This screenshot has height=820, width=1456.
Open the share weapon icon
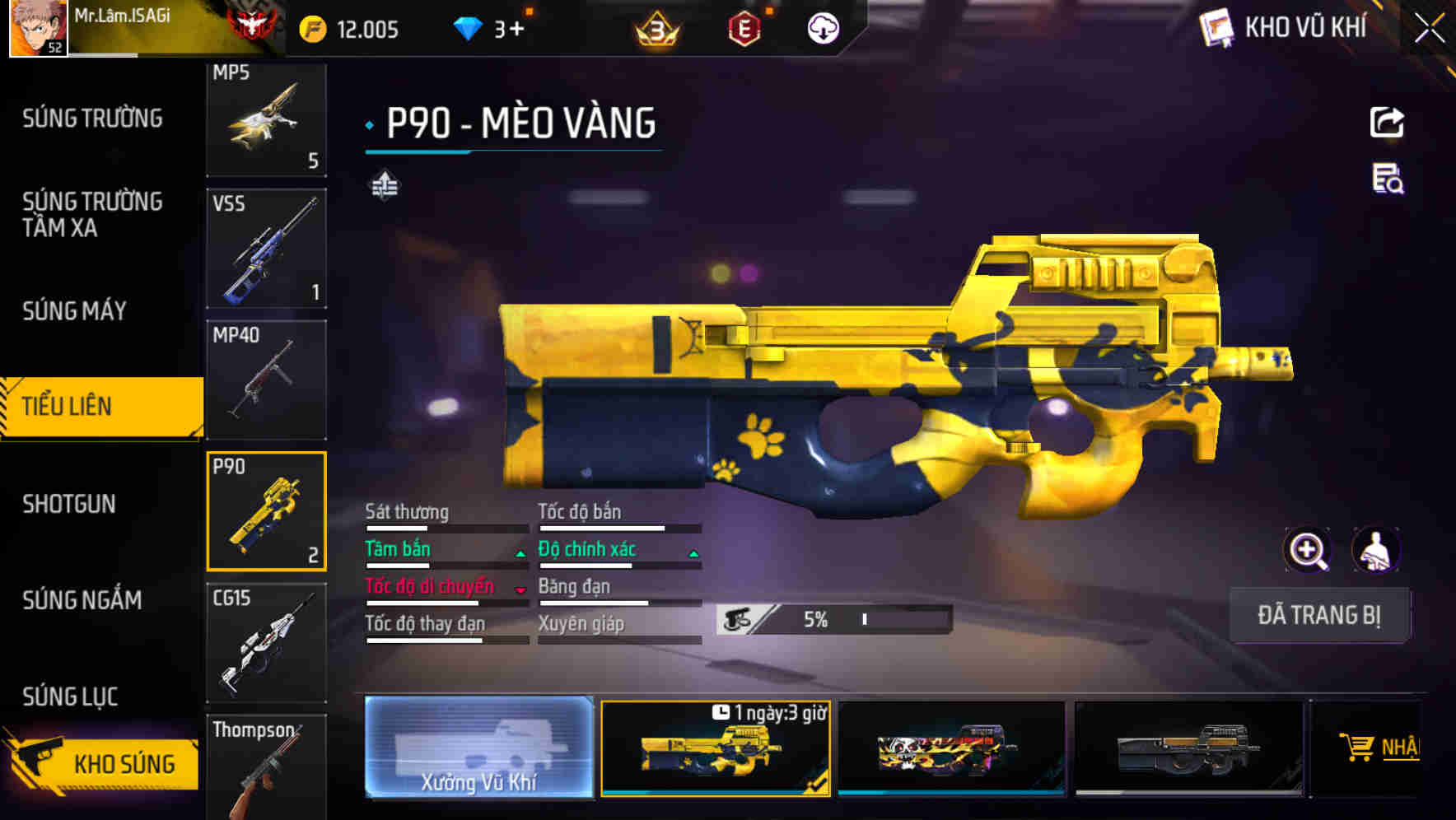tap(1388, 122)
